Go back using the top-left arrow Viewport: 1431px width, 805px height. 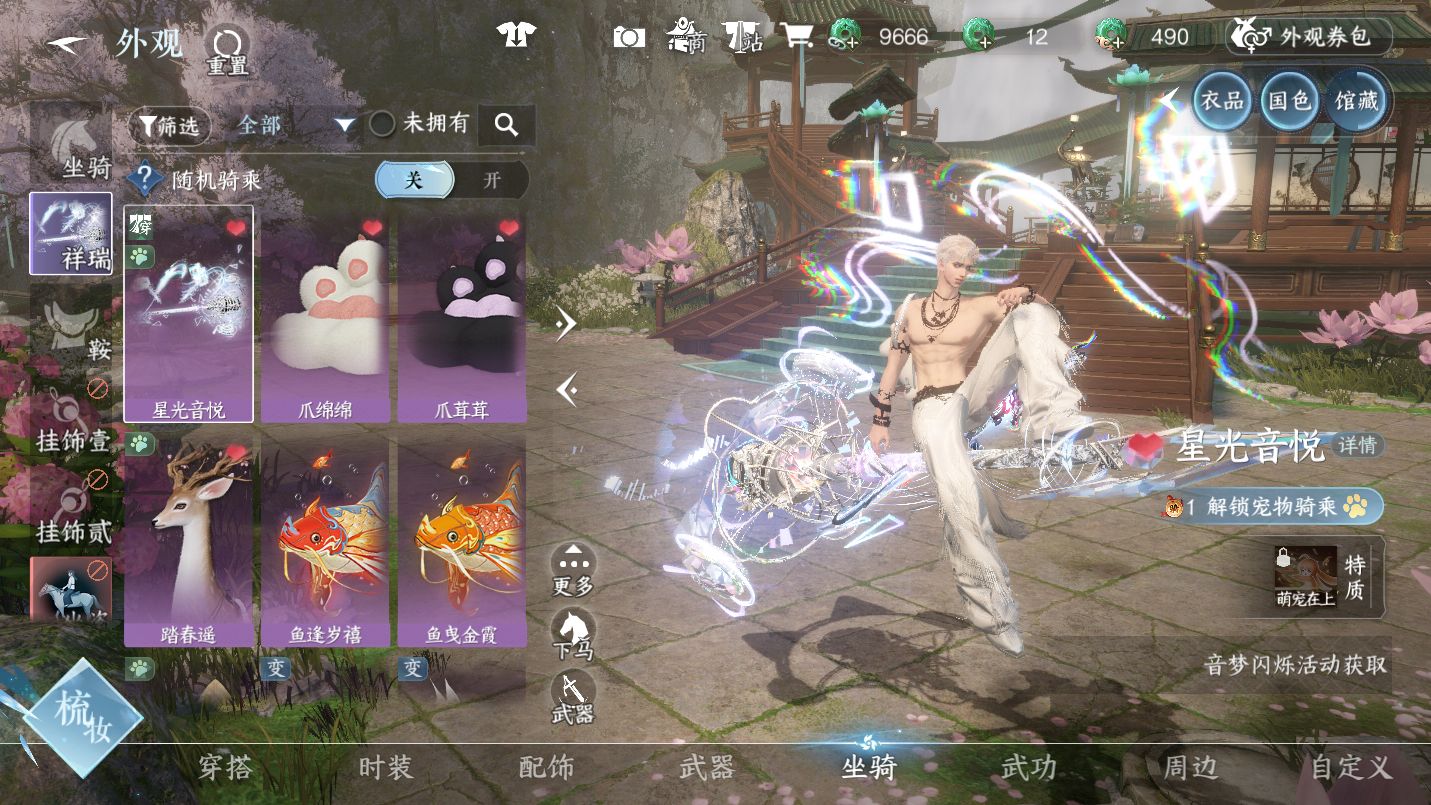tap(68, 45)
